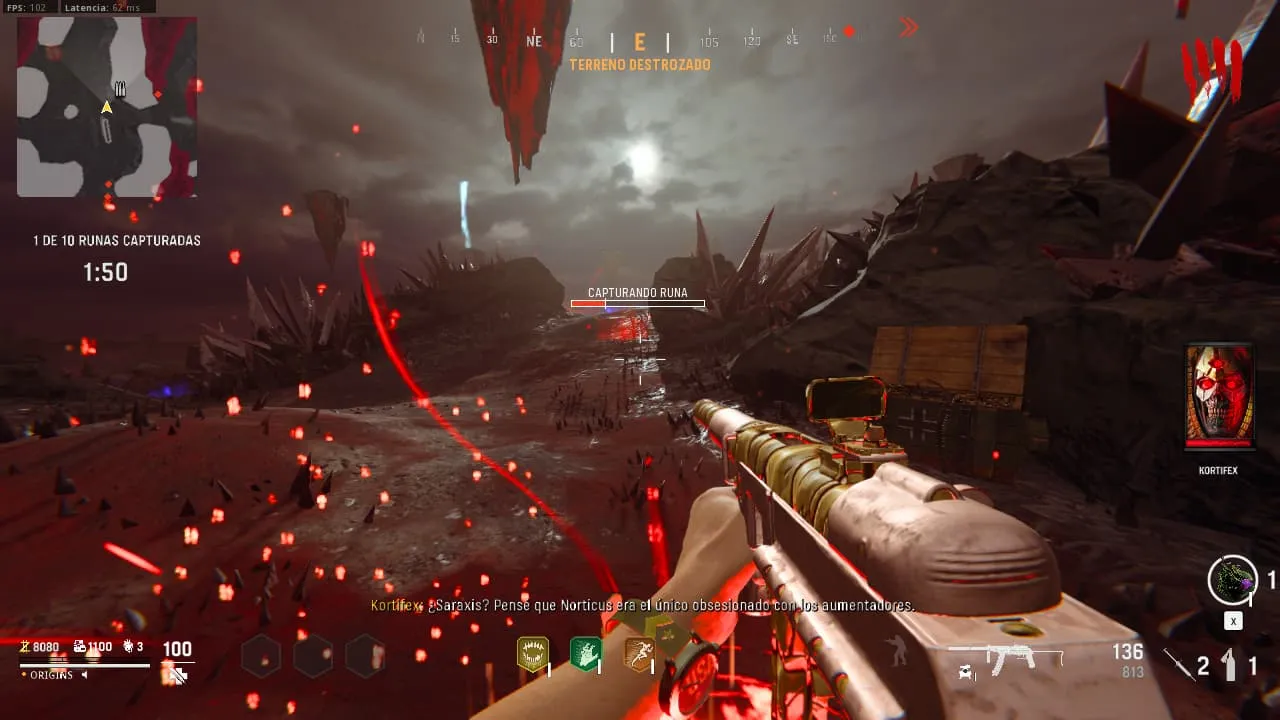
Task: Select the molotov bottle lethal icon
Action: pyautogui.click(x=1229, y=664)
